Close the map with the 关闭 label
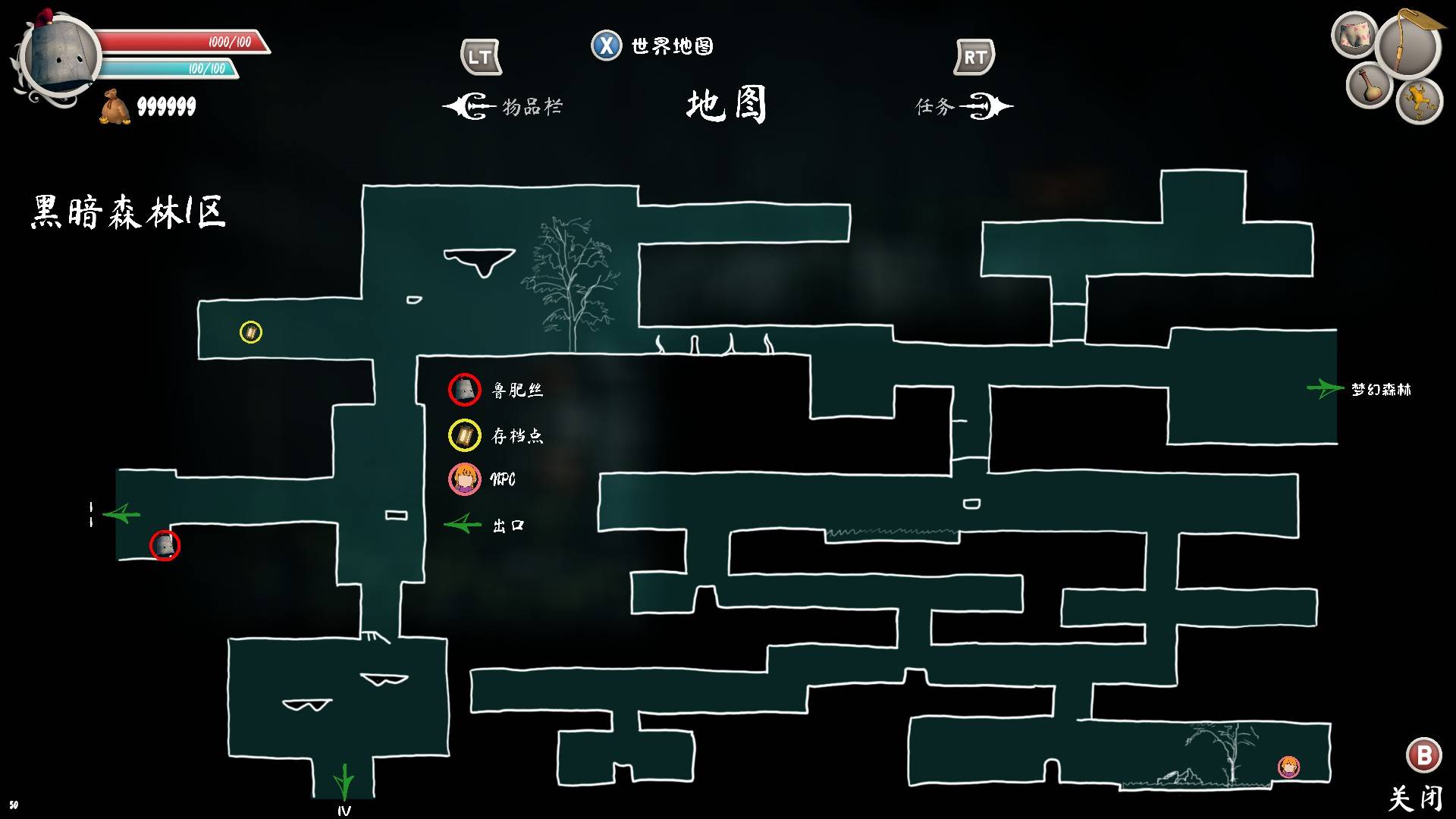Viewport: 1456px width, 819px height. point(1416,798)
